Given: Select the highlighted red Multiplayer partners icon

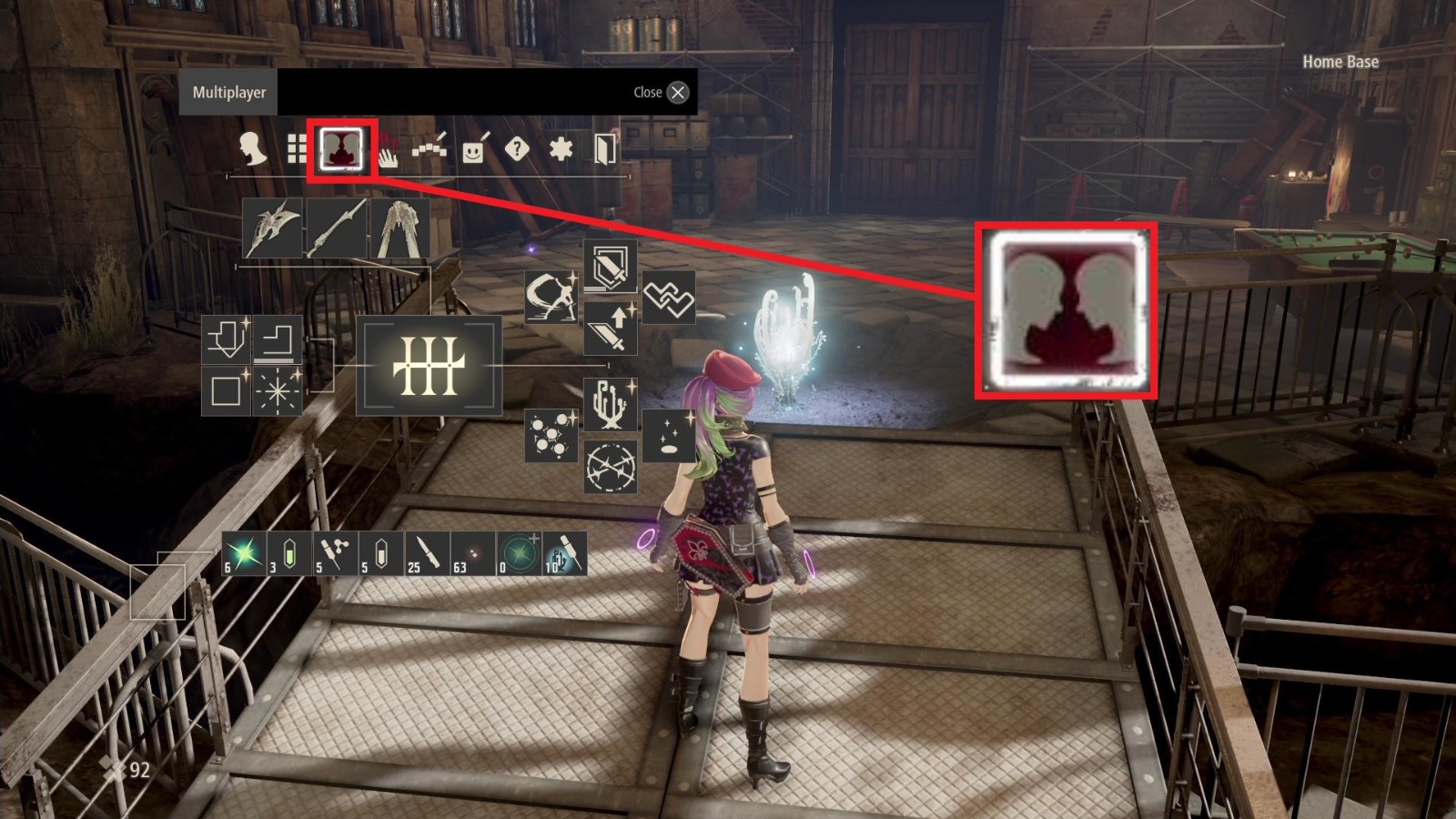Looking at the screenshot, I should [x=343, y=146].
